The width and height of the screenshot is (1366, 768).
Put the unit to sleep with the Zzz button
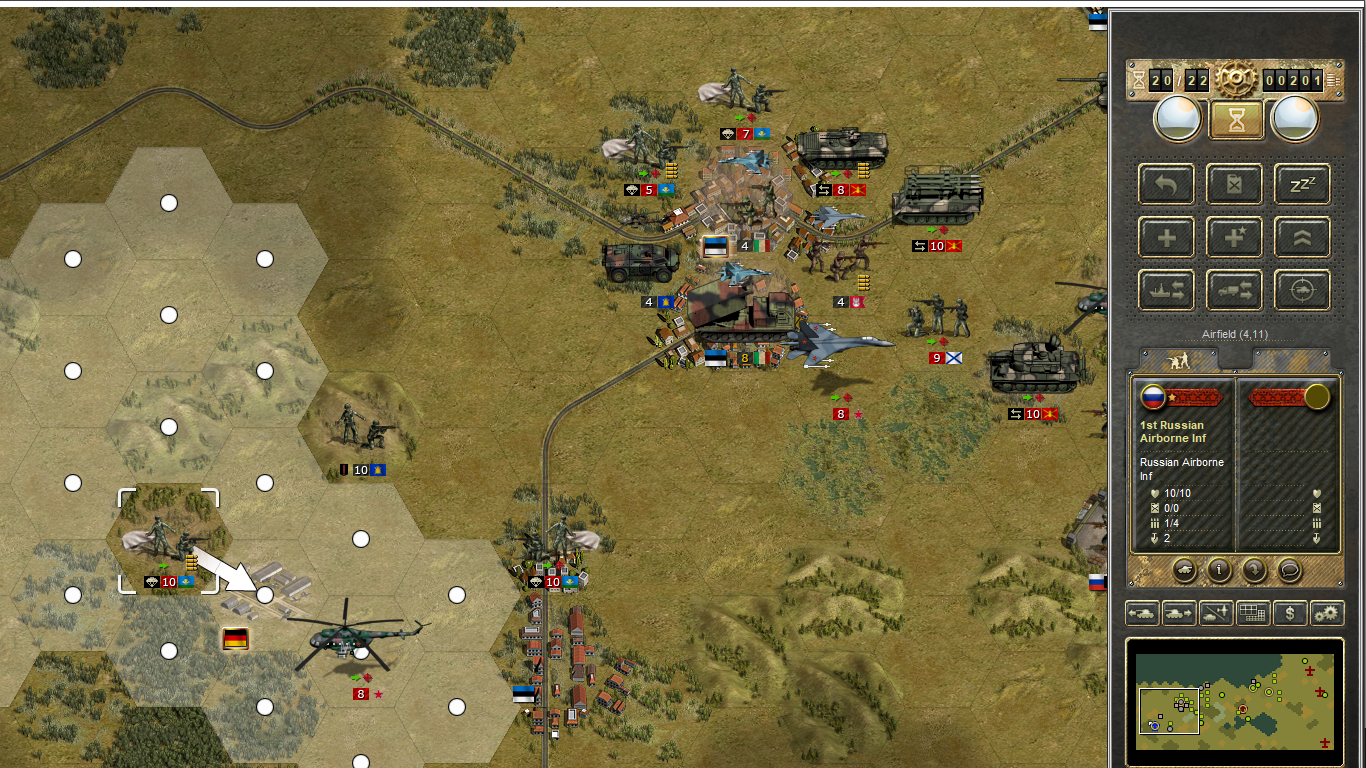[x=1302, y=184]
